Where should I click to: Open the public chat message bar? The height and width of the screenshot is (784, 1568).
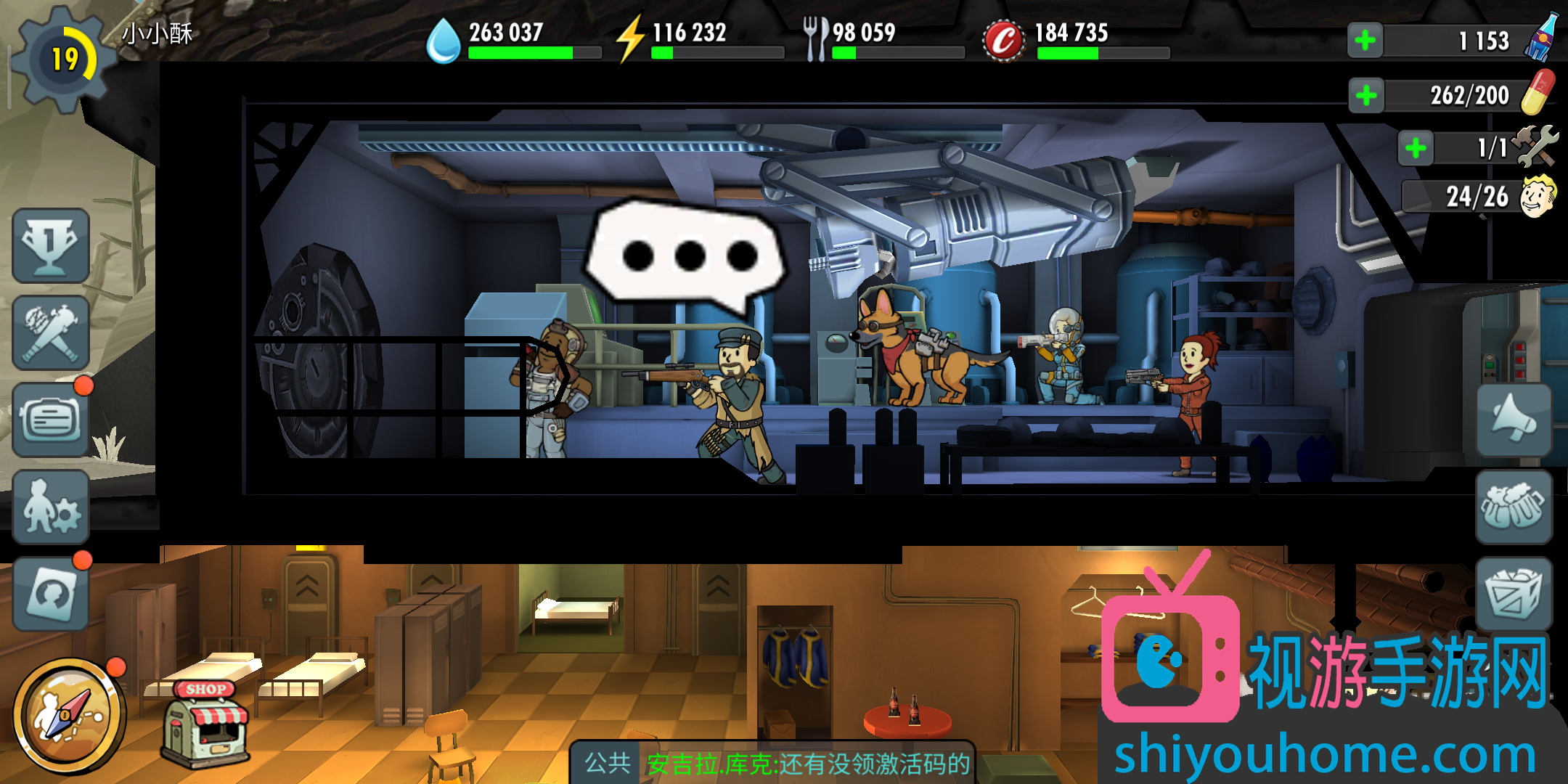773,764
